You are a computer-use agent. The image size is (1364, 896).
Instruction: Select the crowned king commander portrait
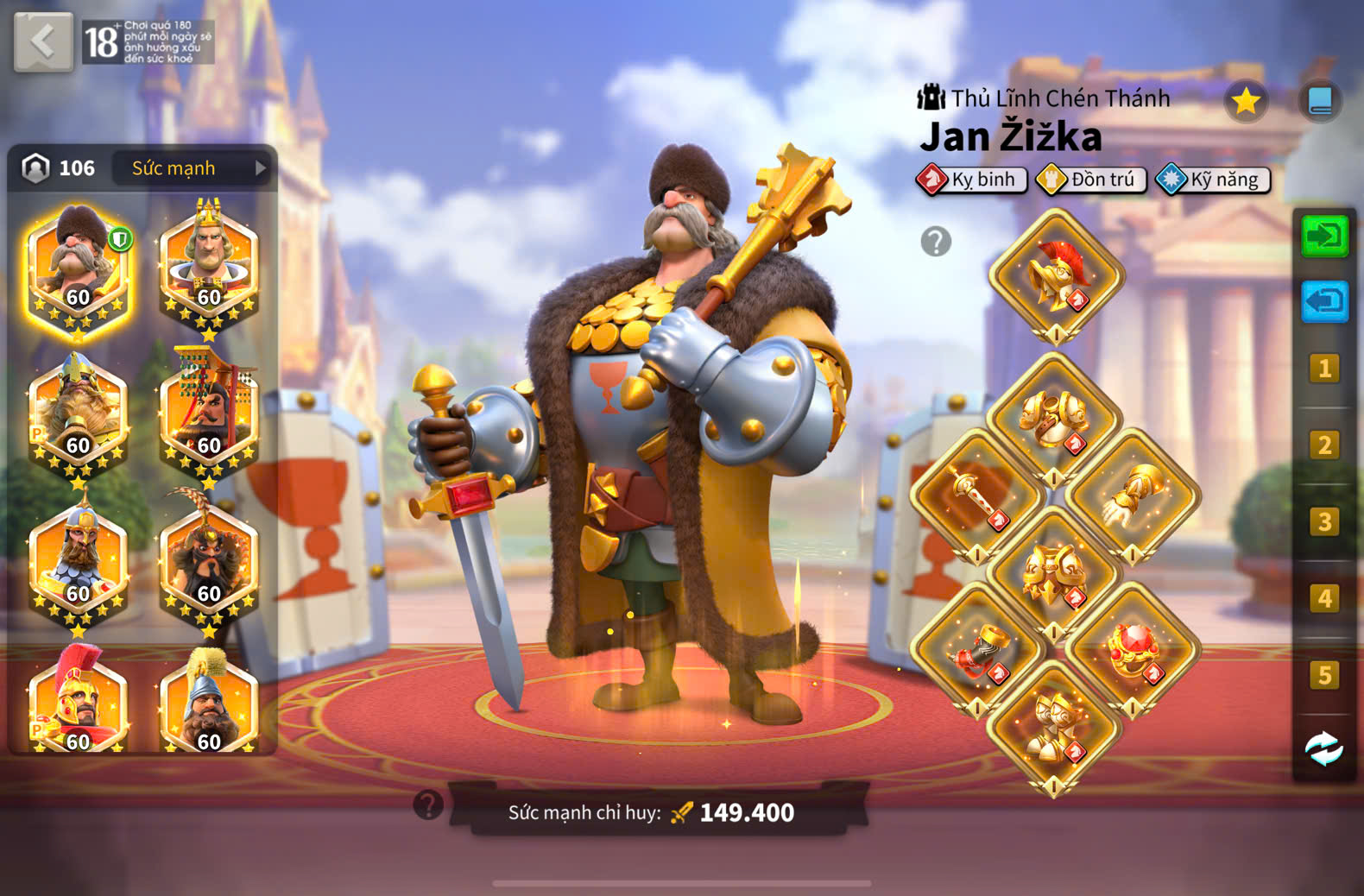pos(209,269)
